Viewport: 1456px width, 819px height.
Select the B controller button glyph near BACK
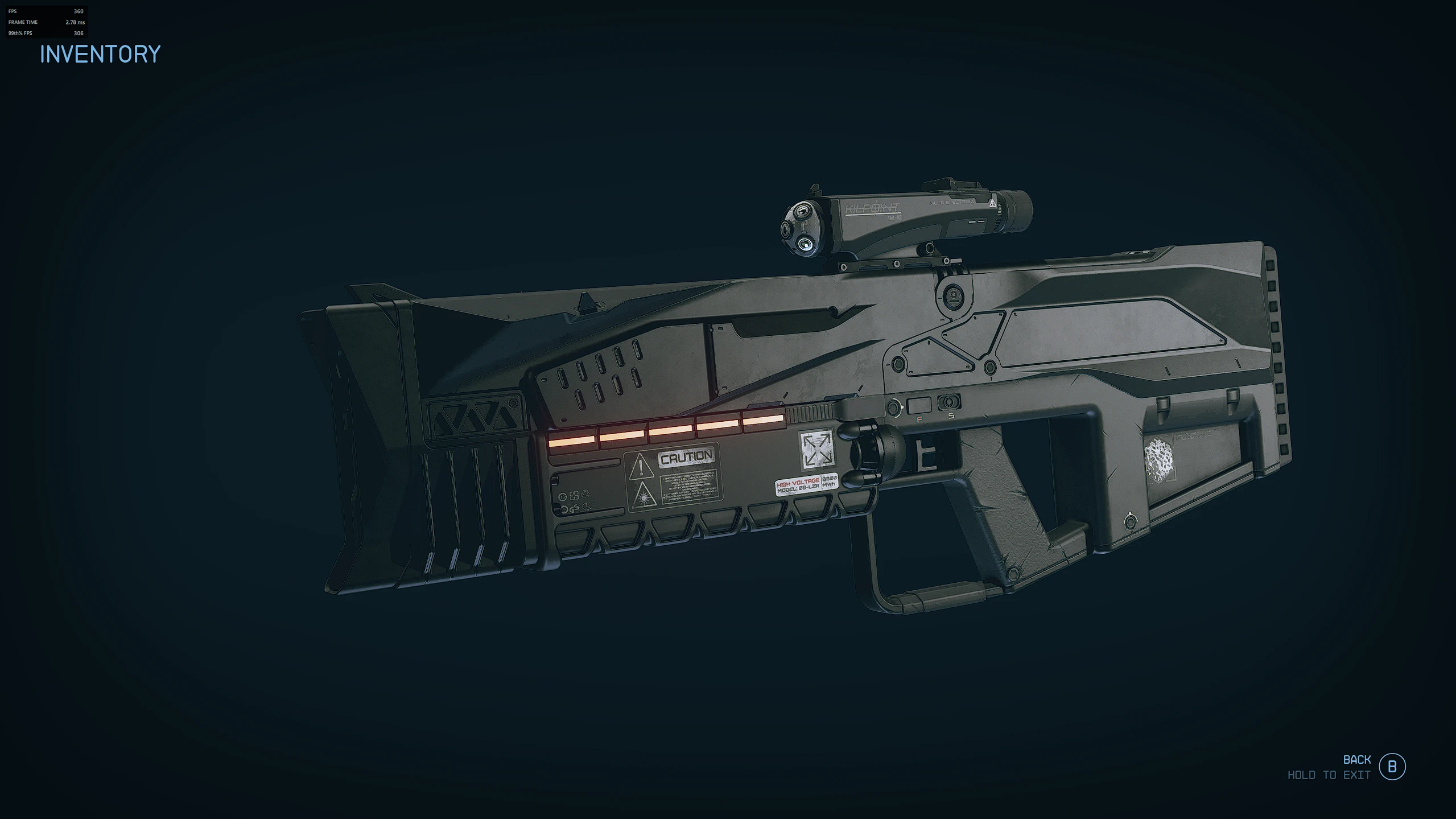click(x=1393, y=767)
